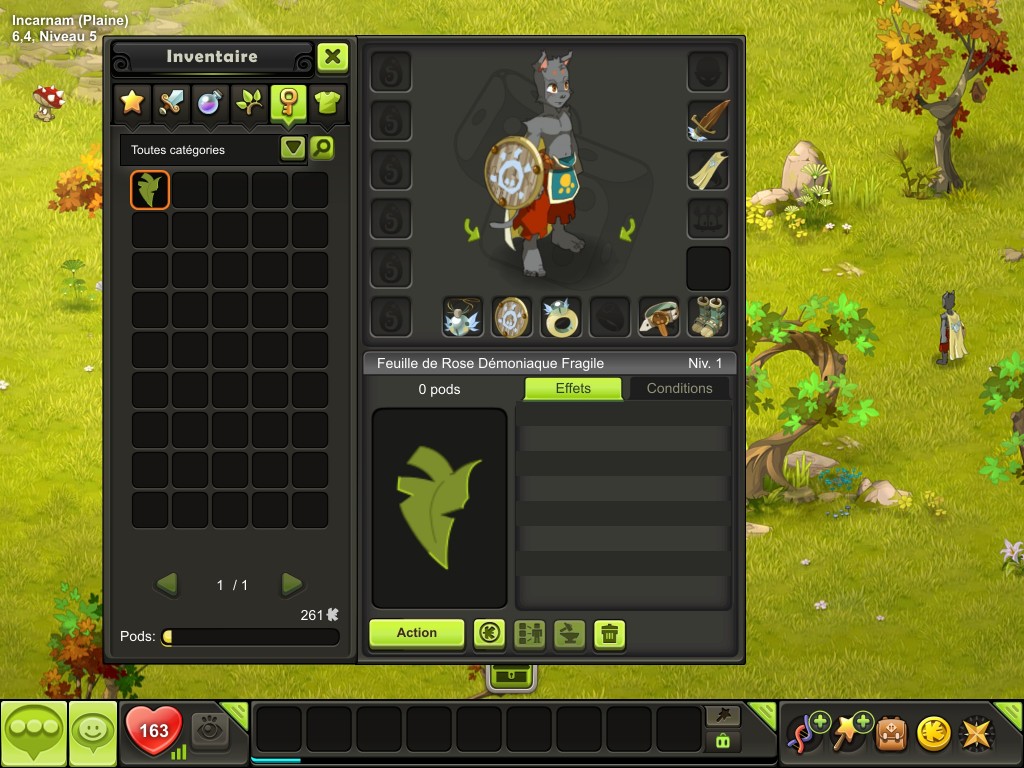Switch to the Conditions tab
The height and width of the screenshot is (768, 1024).
pos(679,388)
